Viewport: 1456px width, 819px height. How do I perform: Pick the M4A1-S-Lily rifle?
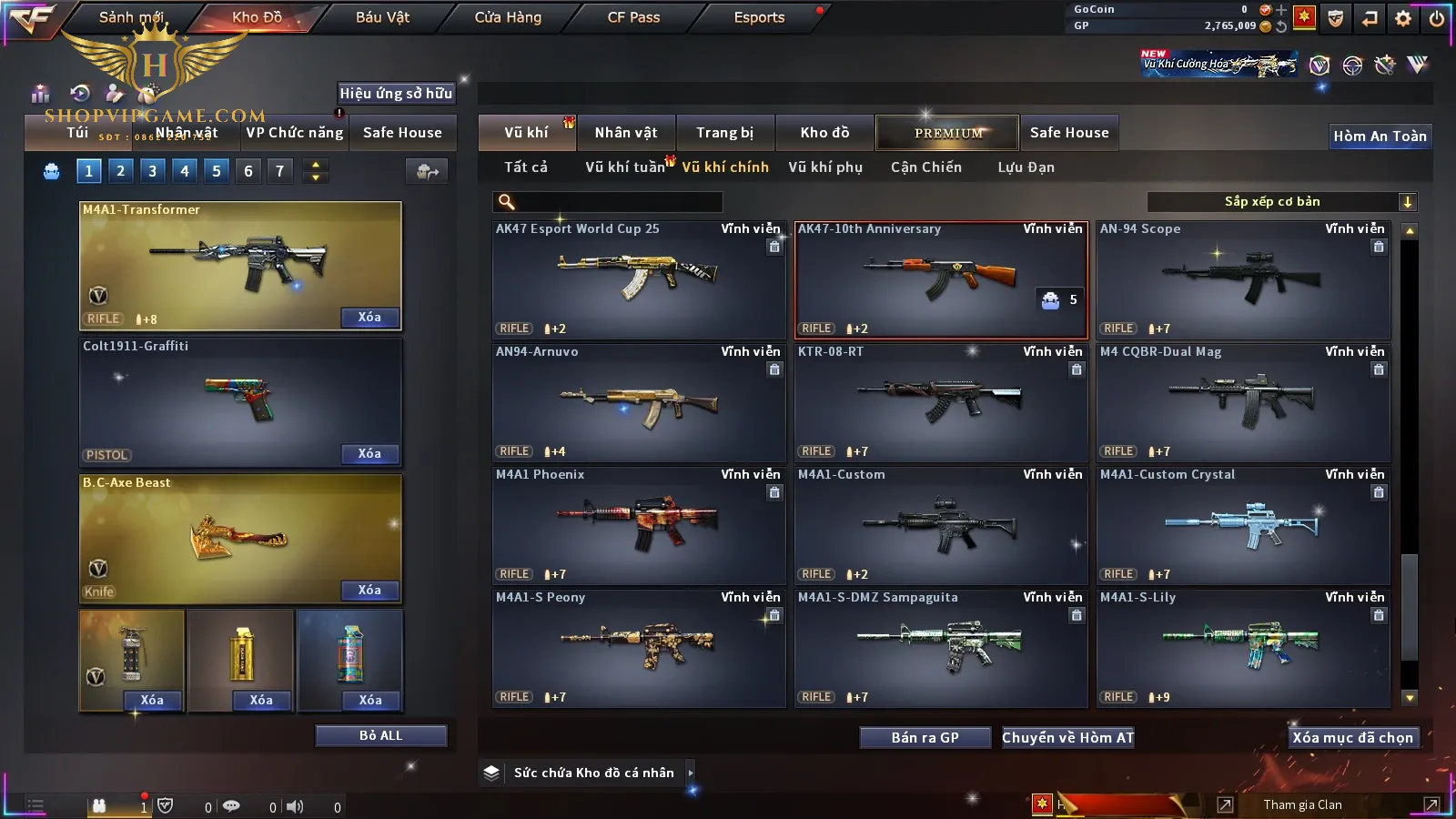point(1243,648)
